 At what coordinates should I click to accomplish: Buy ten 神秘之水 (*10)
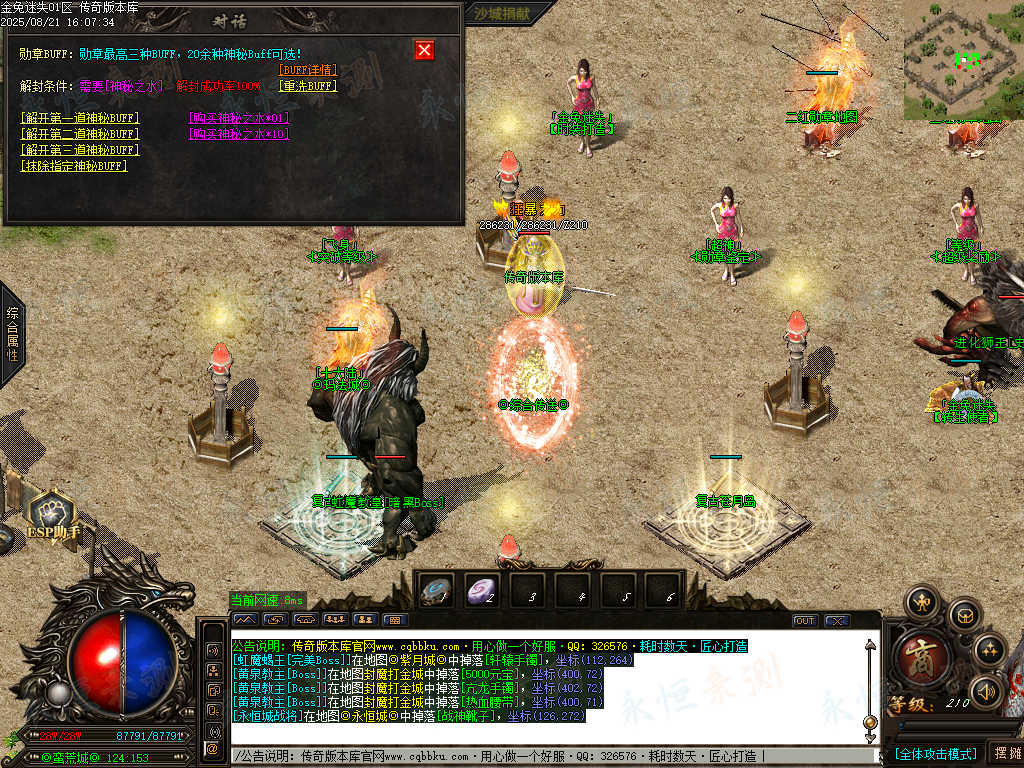point(238,134)
